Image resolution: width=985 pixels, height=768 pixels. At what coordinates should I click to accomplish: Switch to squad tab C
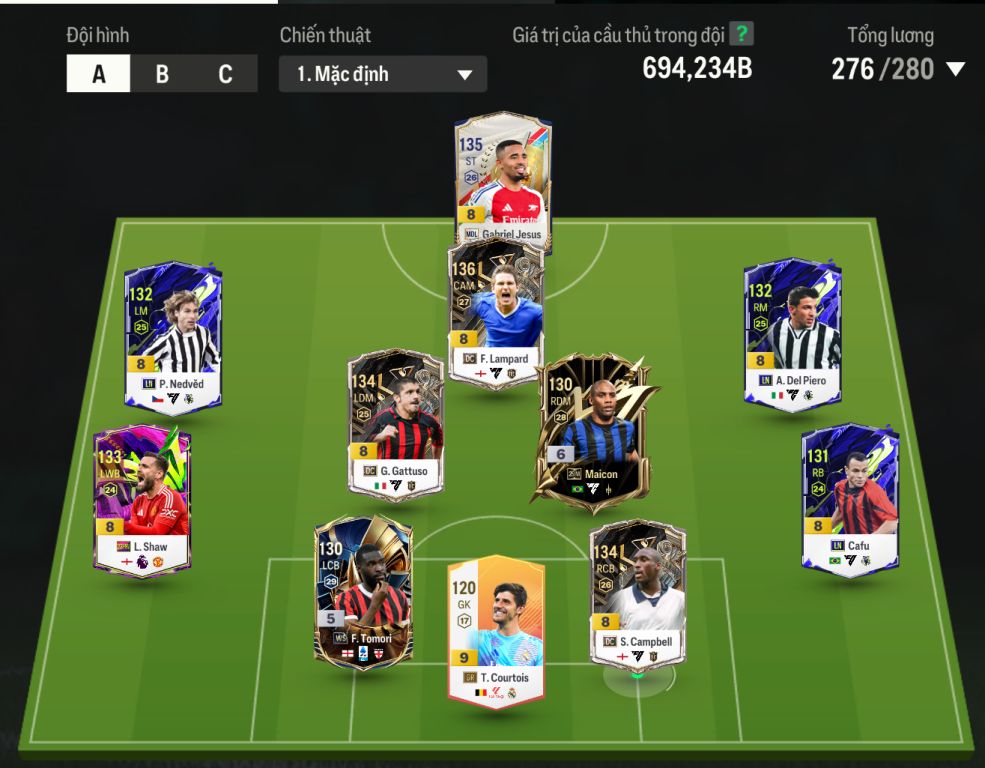tap(225, 74)
